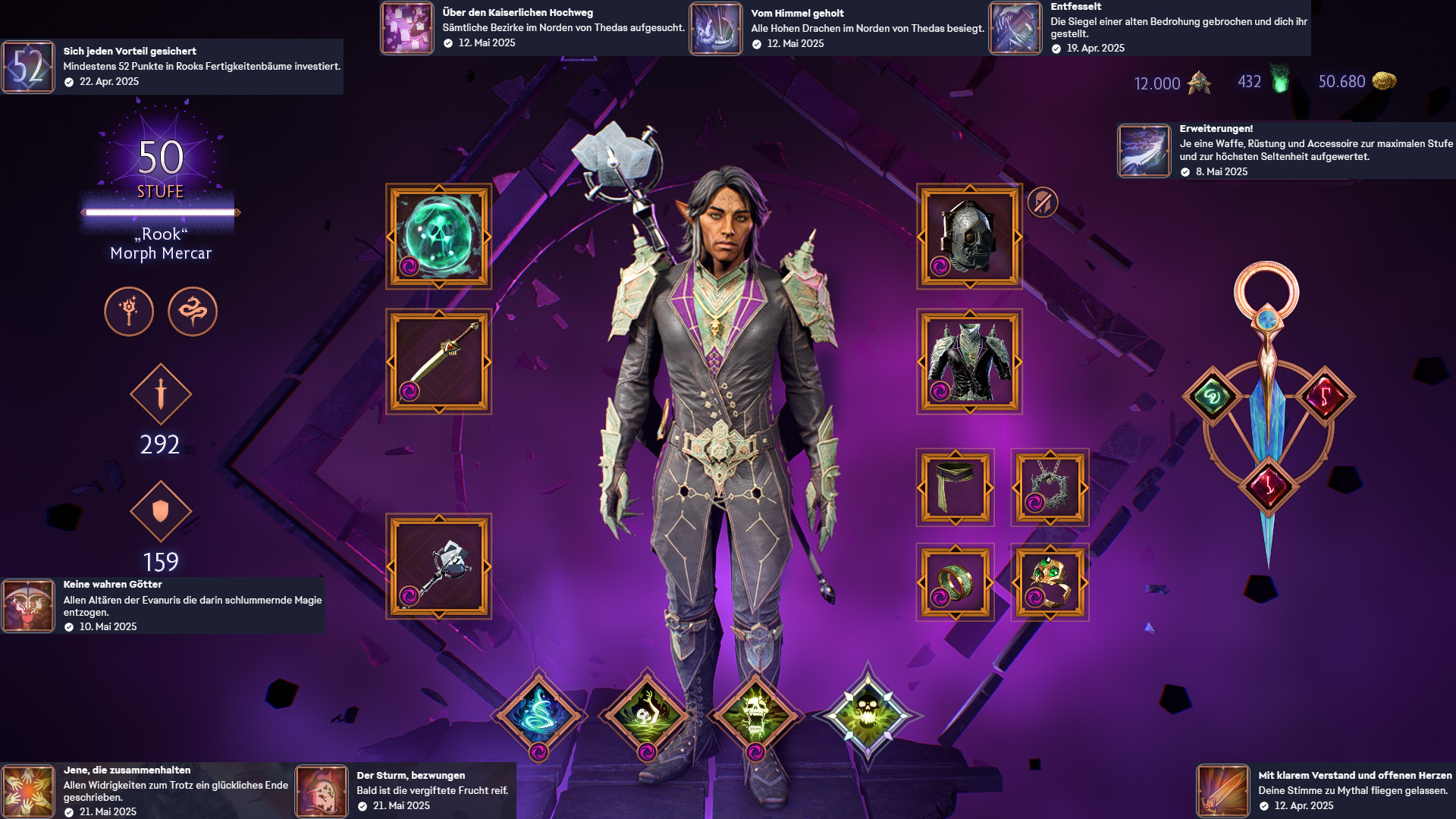Select the green skull orb weapon slot
The image size is (1456, 819).
[438, 236]
